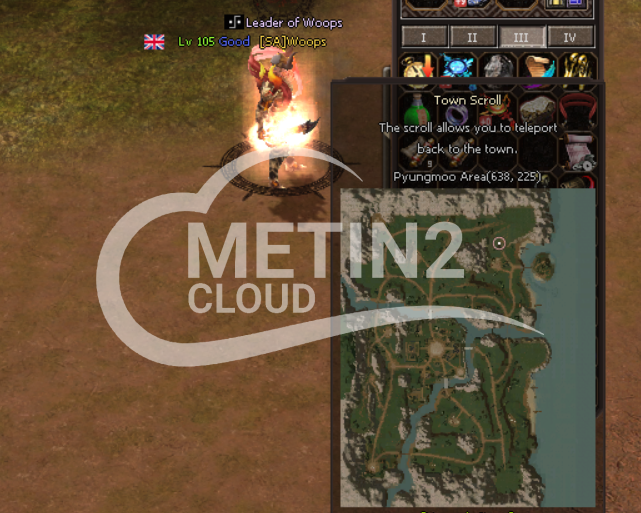
Task: Switch to inventory tab I
Action: point(423,37)
